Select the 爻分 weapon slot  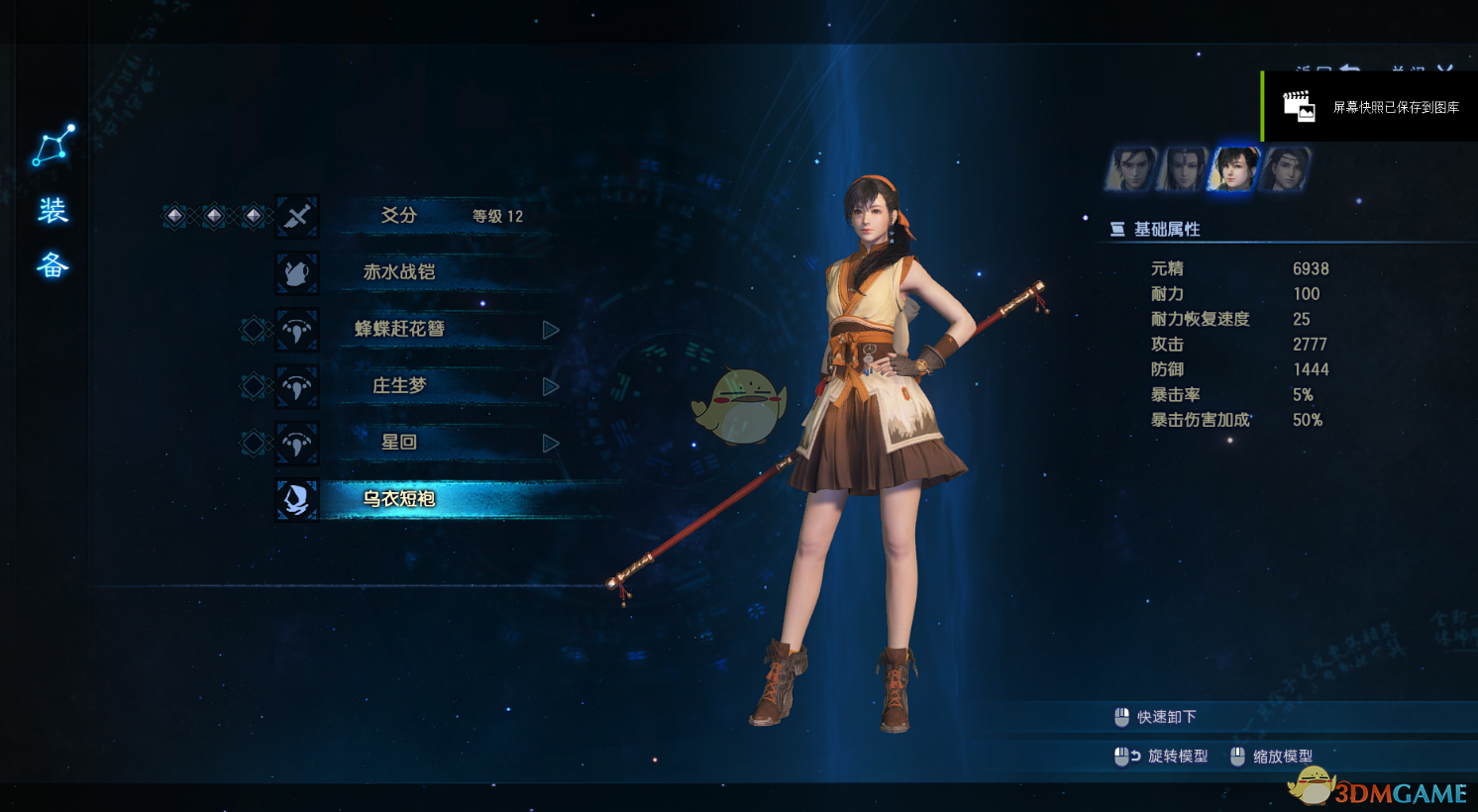399,216
